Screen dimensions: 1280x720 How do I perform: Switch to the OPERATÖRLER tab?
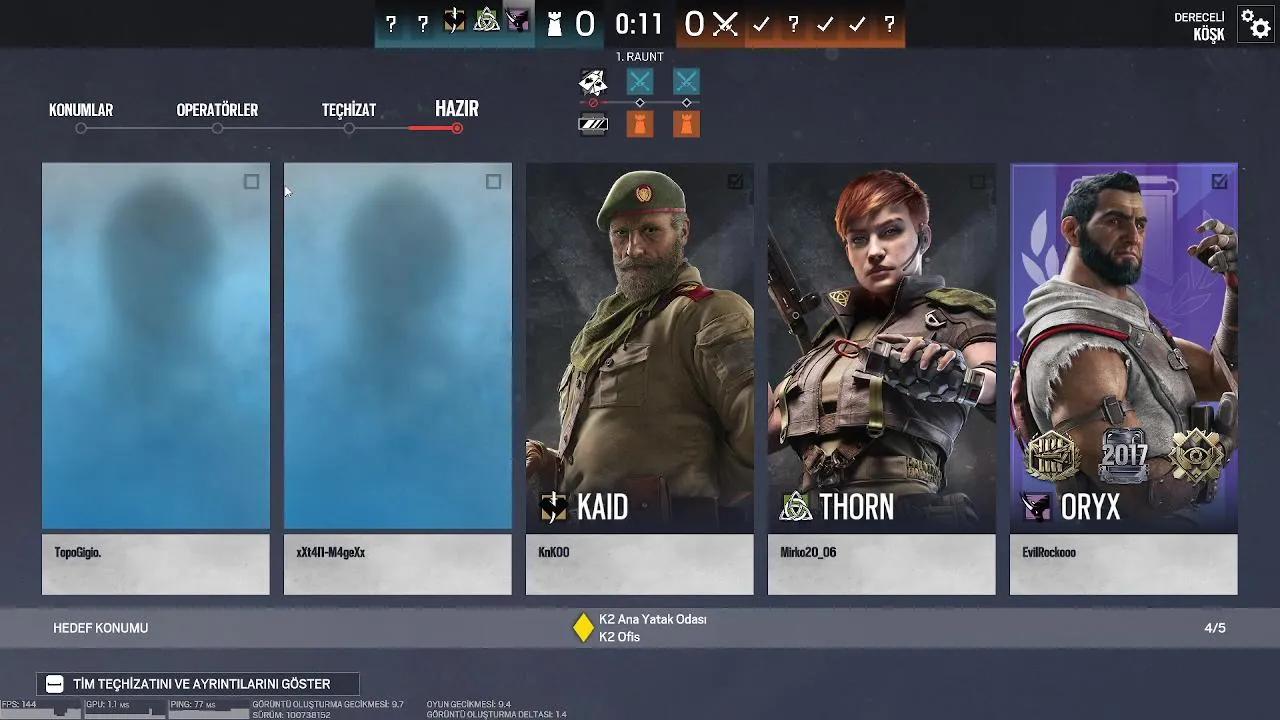[218, 110]
